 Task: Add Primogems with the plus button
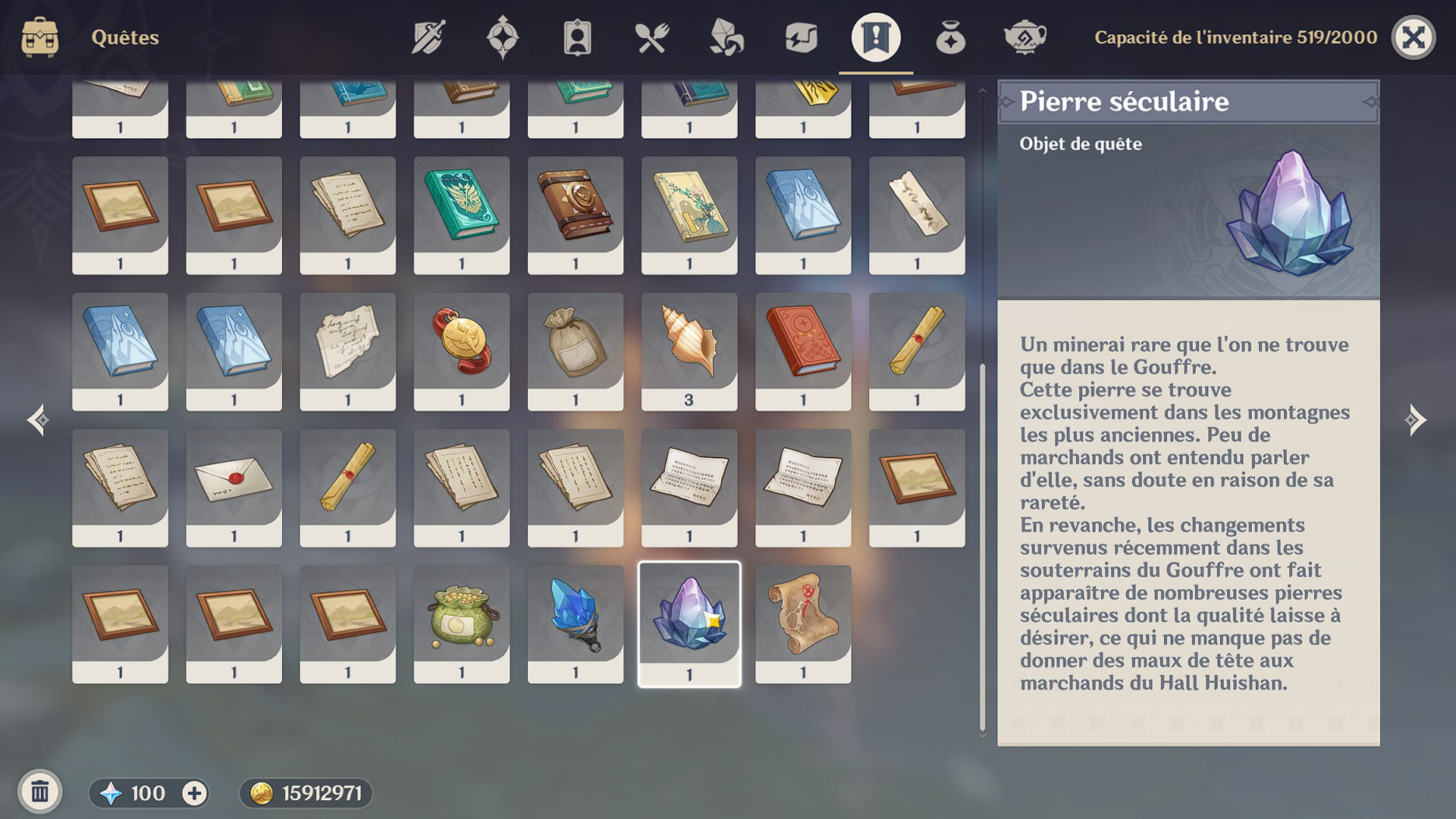(194, 793)
